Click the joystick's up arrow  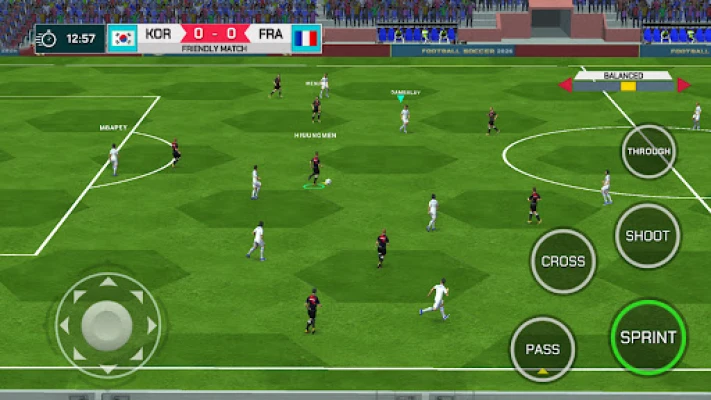tap(107, 283)
